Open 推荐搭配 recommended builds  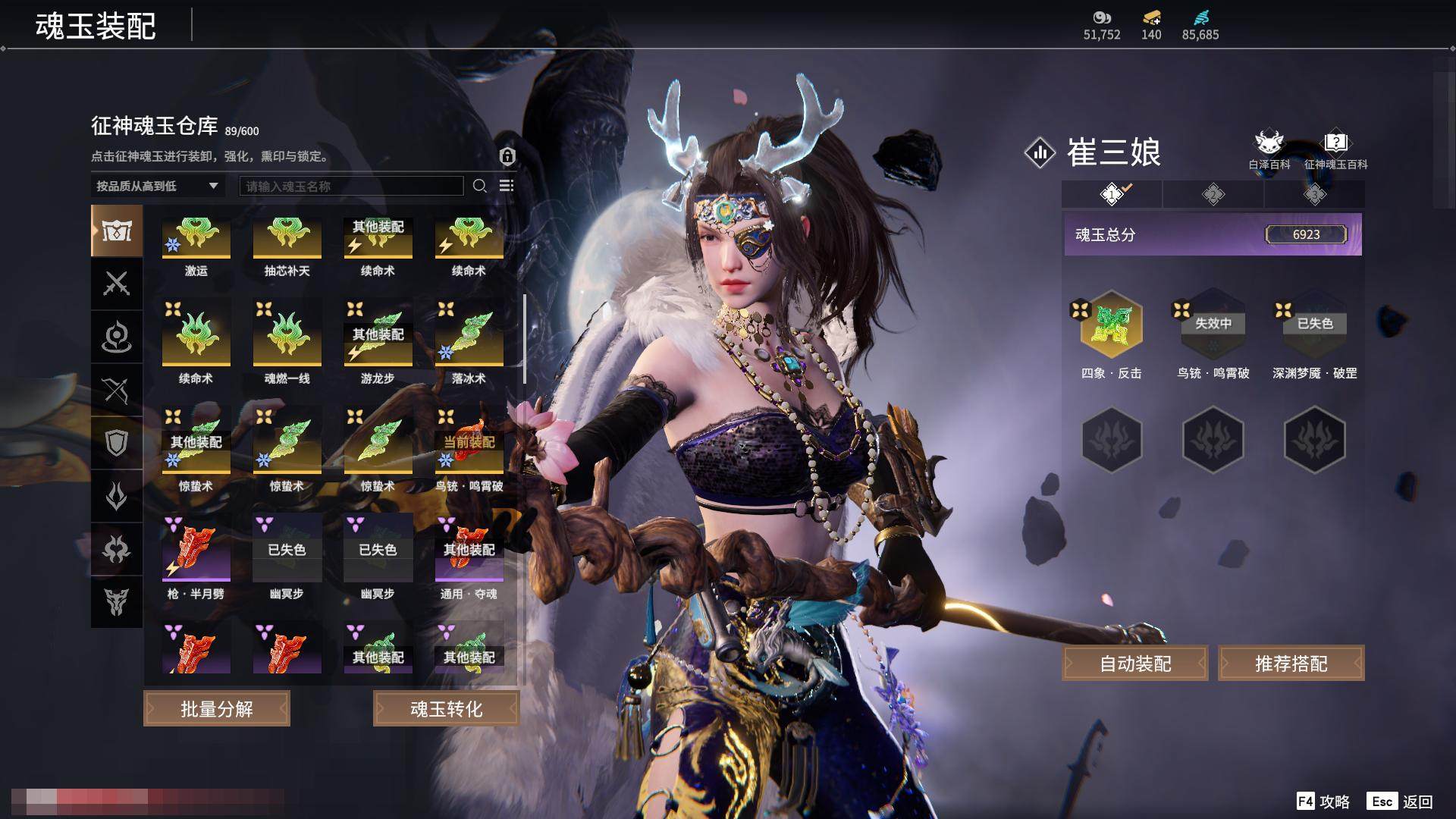click(x=1291, y=664)
